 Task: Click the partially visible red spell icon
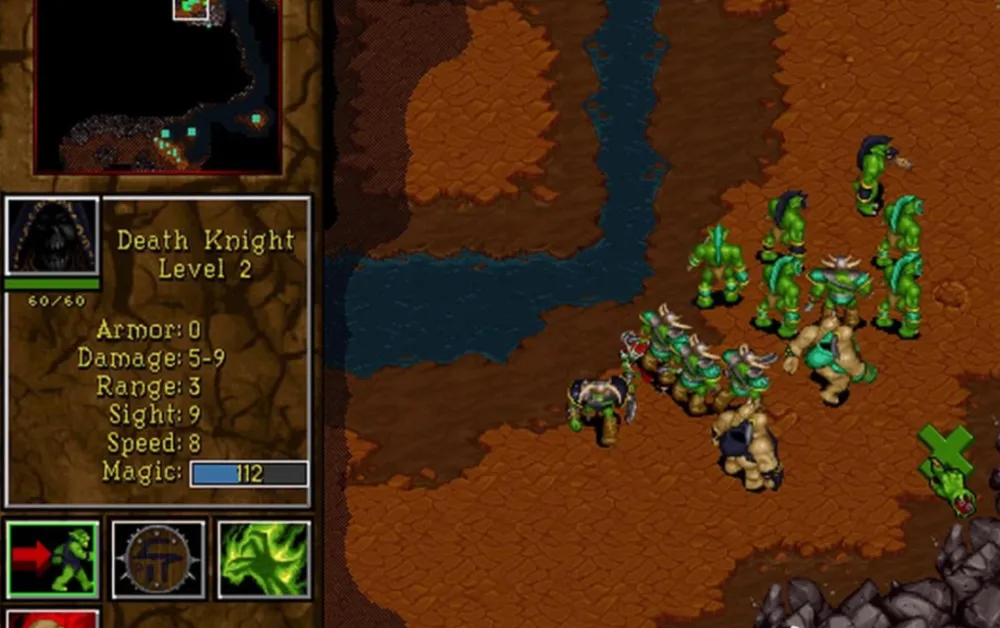(x=53, y=618)
